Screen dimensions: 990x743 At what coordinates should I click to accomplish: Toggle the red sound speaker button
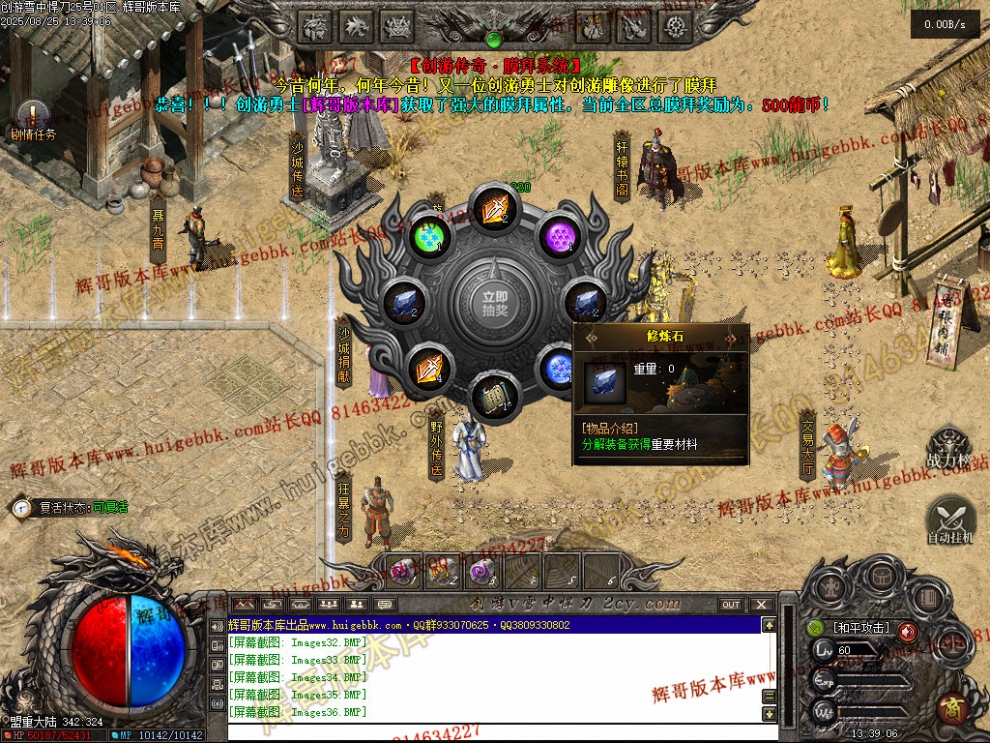pos(907,631)
